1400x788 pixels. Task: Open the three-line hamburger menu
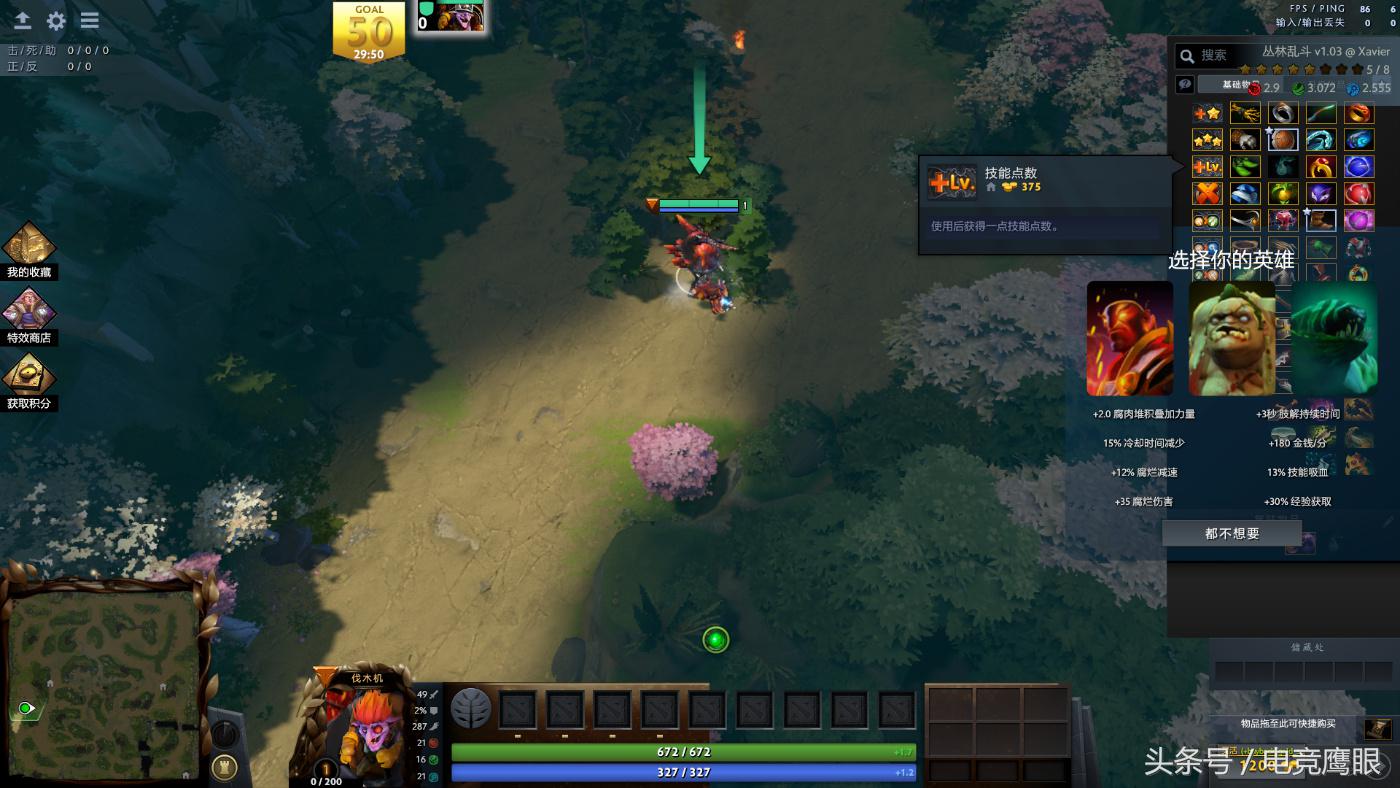pyautogui.click(x=90, y=21)
